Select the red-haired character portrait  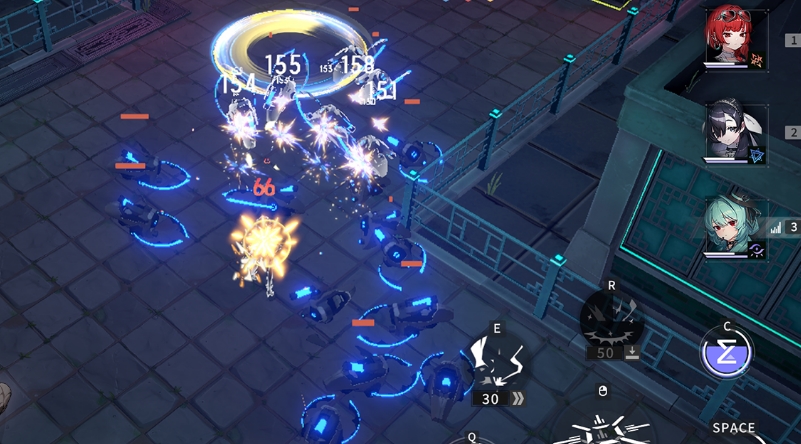click(x=735, y=38)
